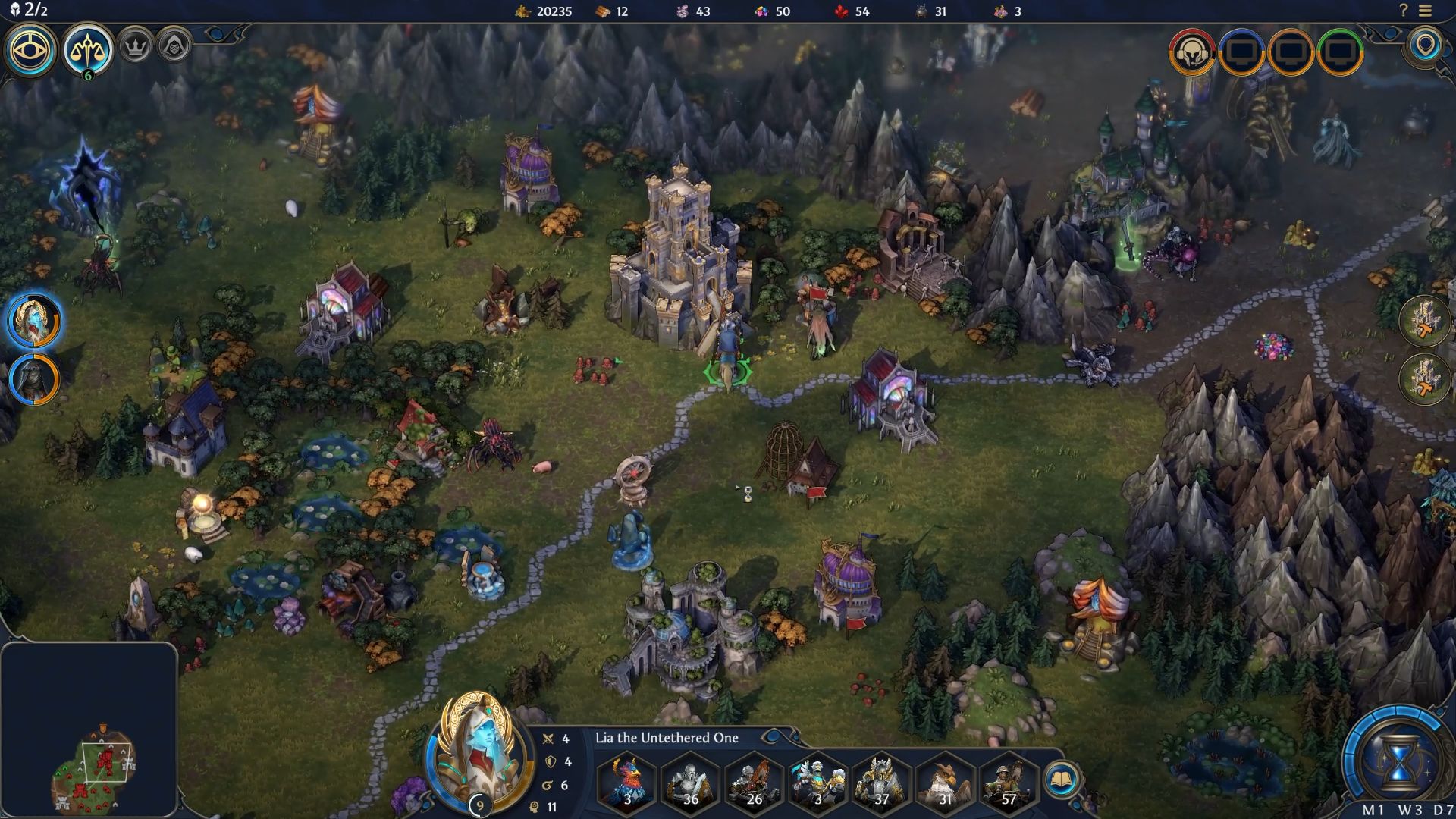
Task: Select the phoenix bird unit stack of 3
Action: click(627, 780)
